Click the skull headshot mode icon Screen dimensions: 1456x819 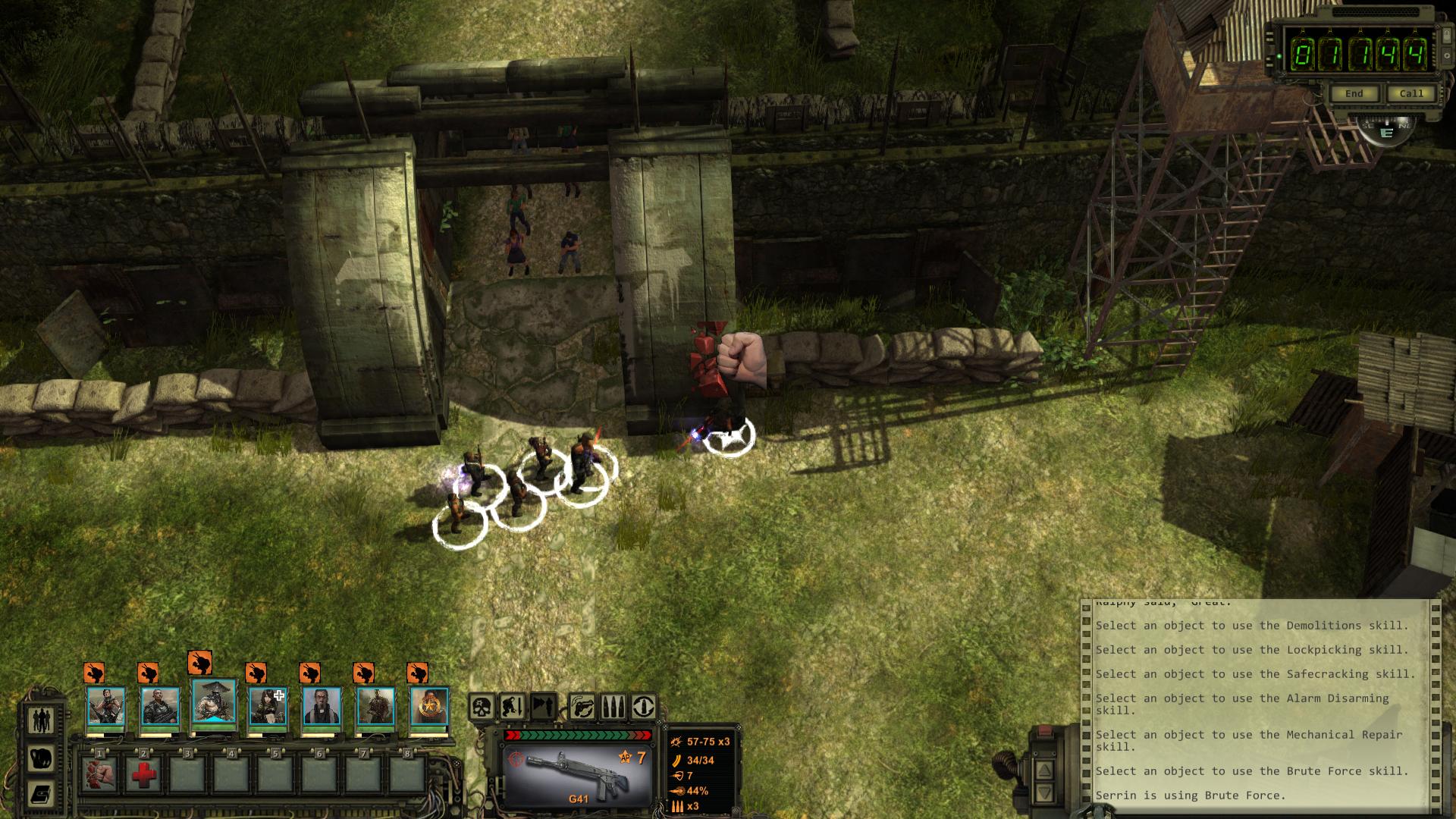(x=481, y=707)
